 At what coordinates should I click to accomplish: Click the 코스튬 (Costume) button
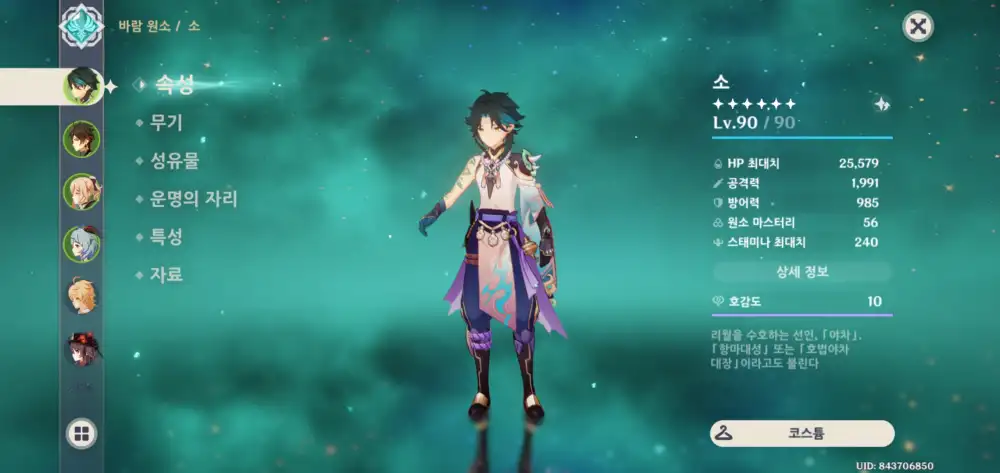[802, 434]
